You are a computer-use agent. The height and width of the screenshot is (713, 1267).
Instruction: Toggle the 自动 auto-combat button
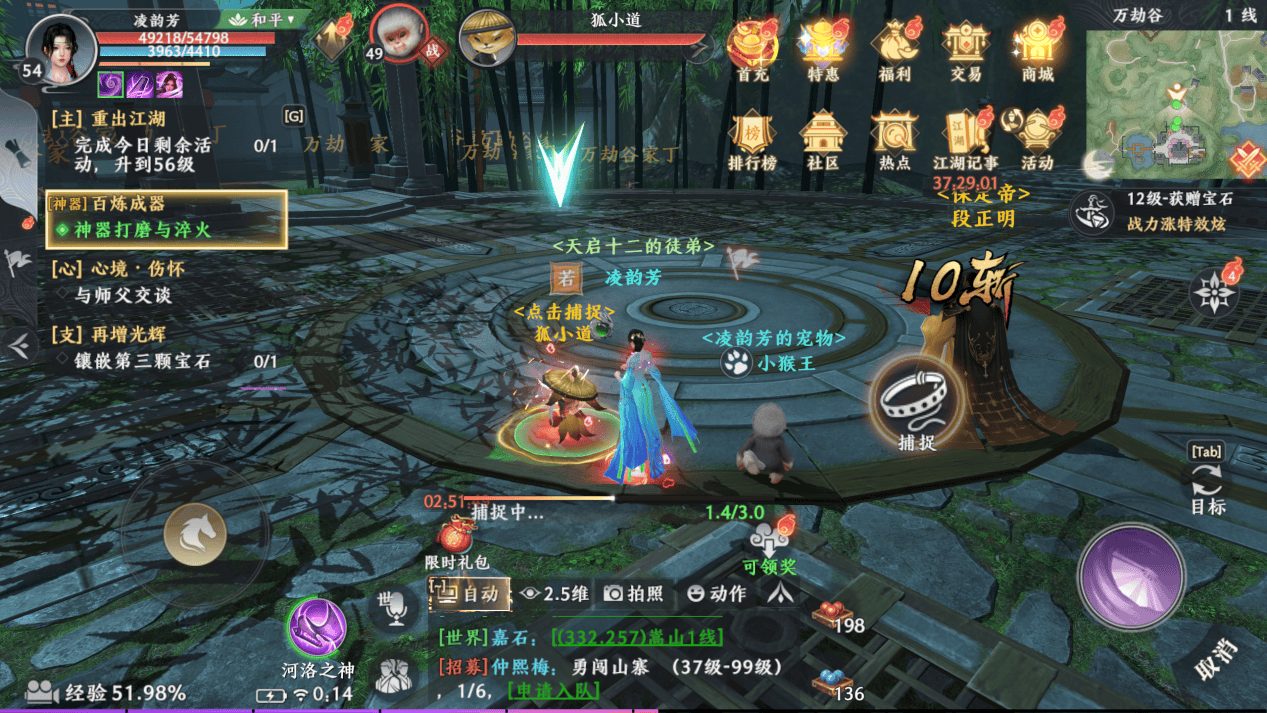[x=470, y=593]
